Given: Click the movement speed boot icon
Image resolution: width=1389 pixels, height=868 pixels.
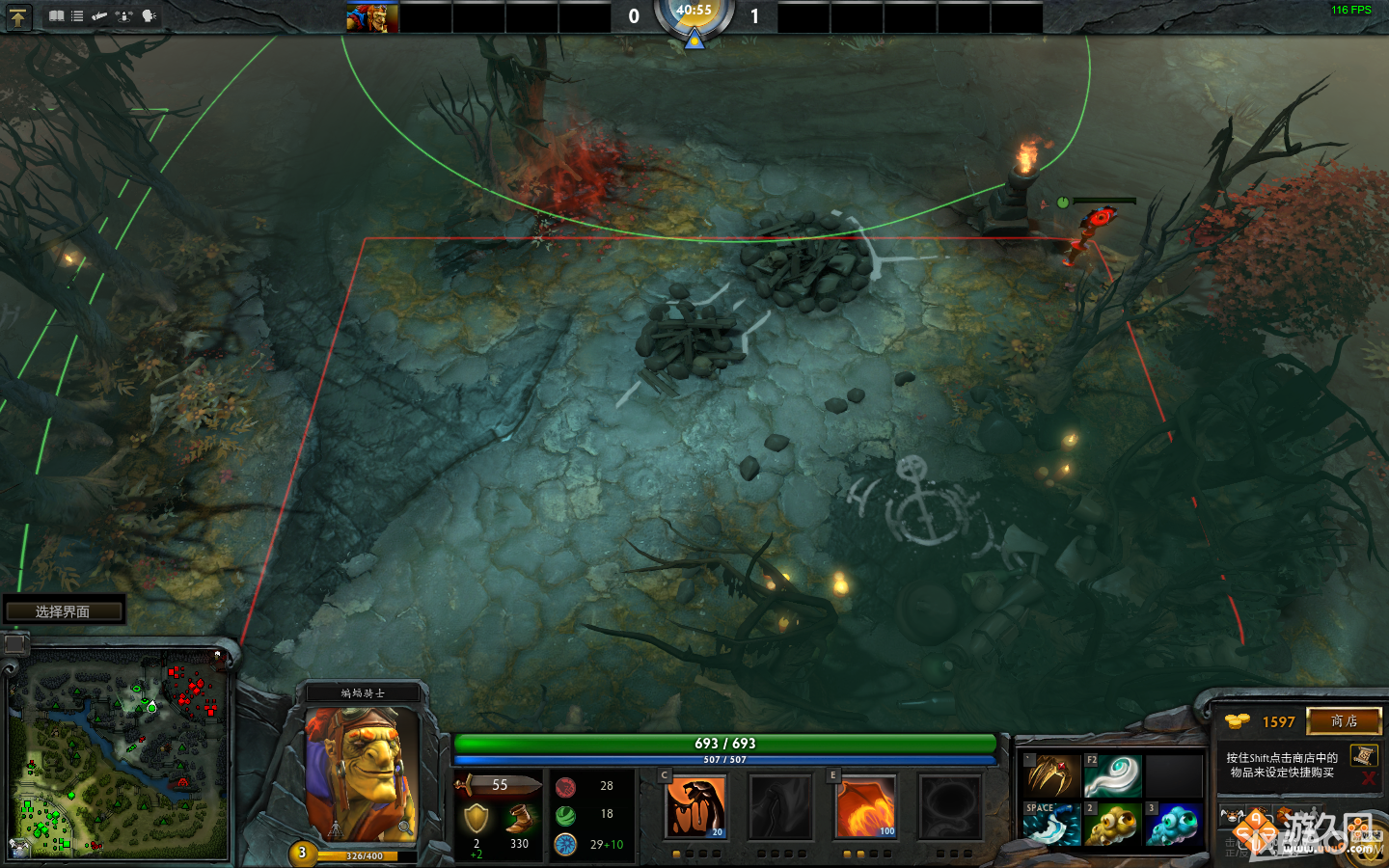Looking at the screenshot, I should pyautogui.click(x=519, y=818).
